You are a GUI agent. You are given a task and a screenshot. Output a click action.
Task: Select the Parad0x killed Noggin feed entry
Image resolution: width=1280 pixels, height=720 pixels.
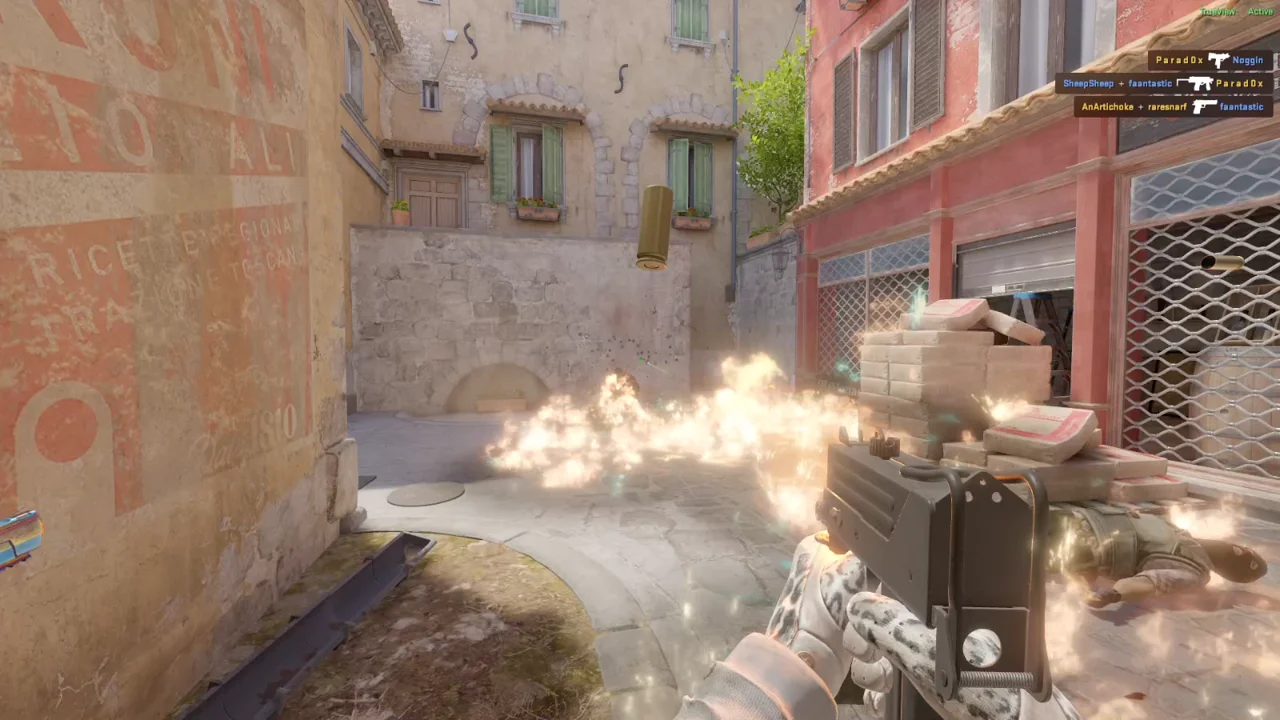coord(1209,60)
